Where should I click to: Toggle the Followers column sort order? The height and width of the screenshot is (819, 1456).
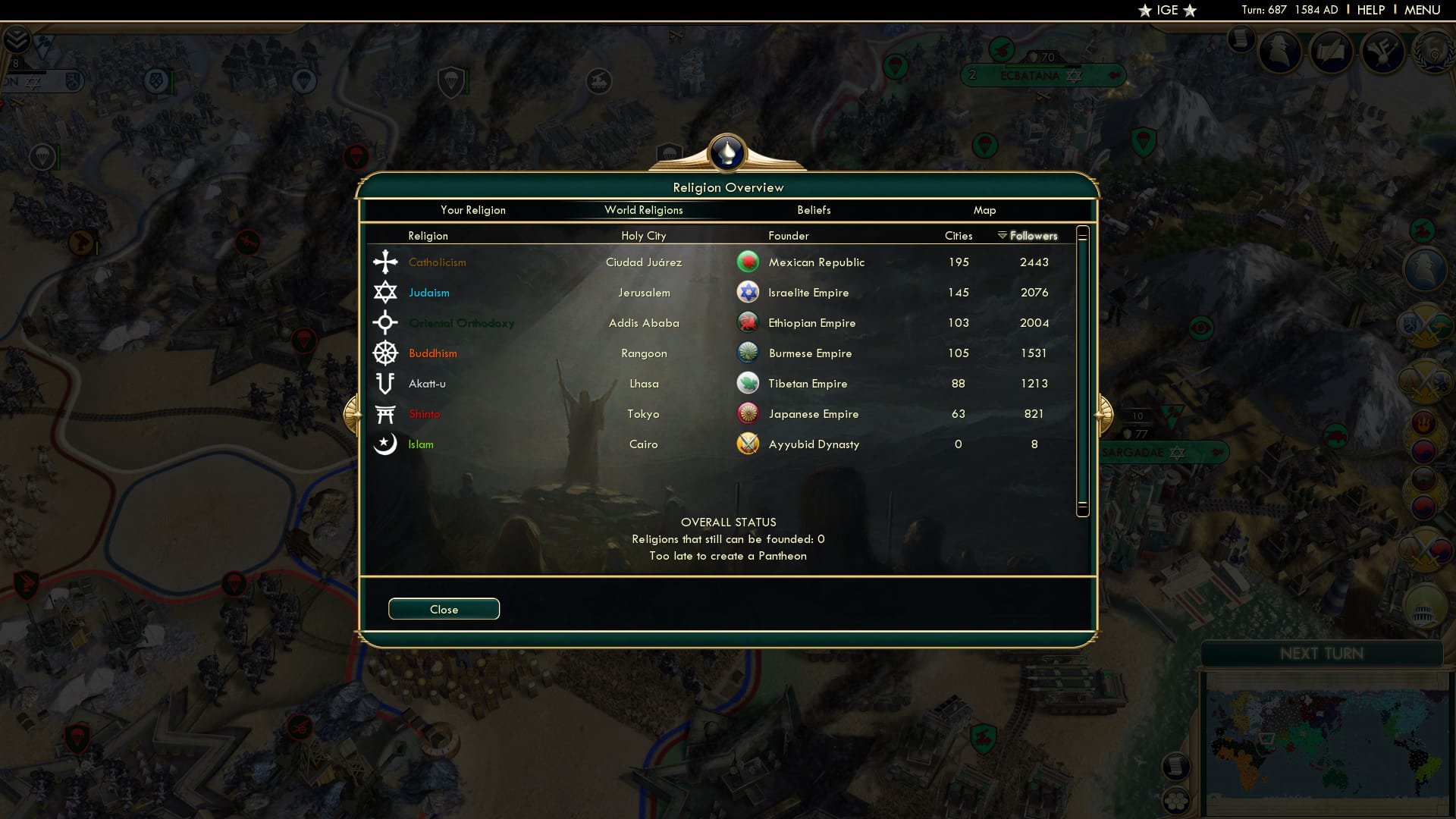coord(1034,236)
